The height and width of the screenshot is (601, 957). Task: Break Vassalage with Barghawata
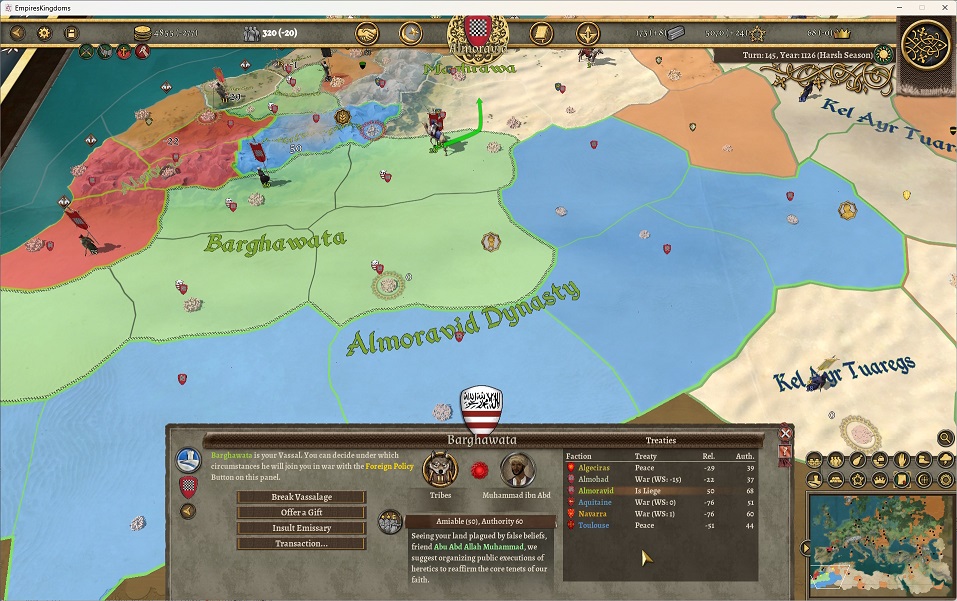301,497
